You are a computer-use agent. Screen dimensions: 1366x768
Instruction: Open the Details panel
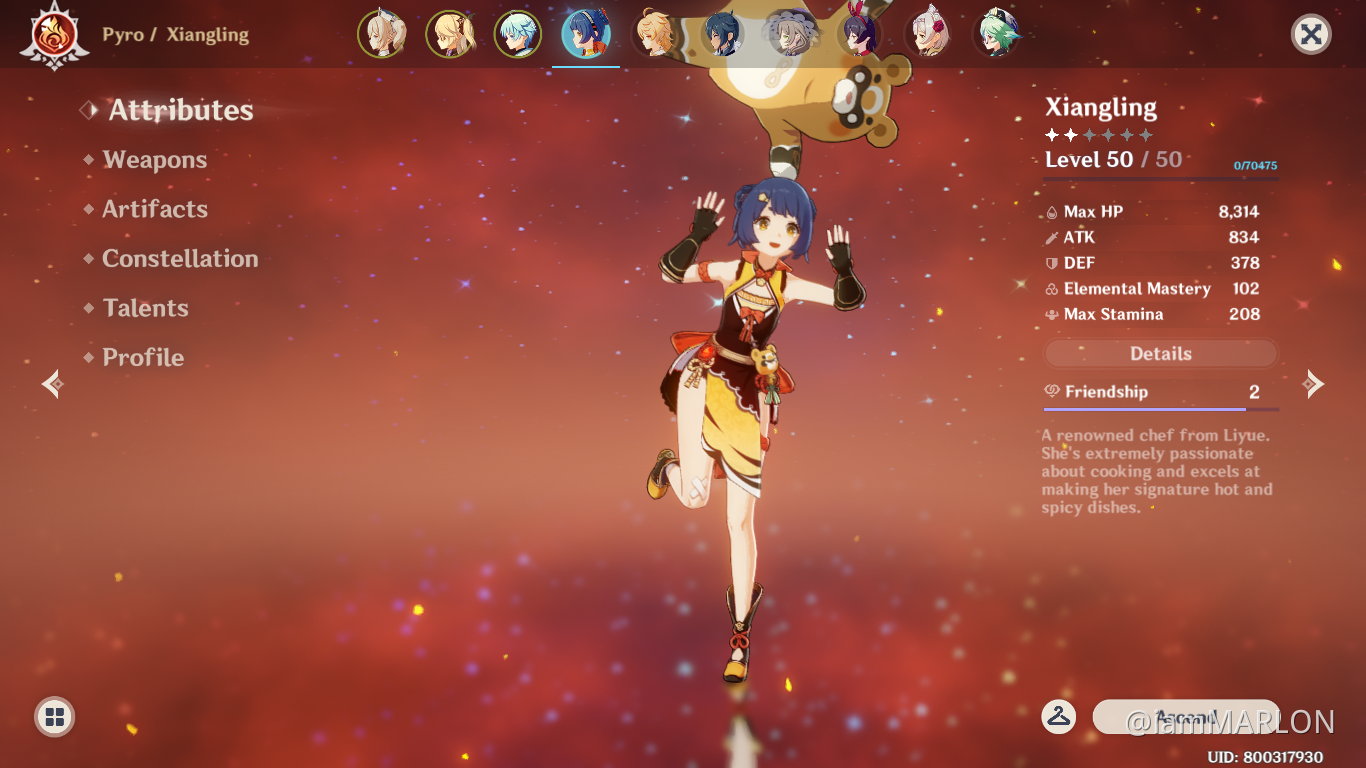tap(1161, 353)
